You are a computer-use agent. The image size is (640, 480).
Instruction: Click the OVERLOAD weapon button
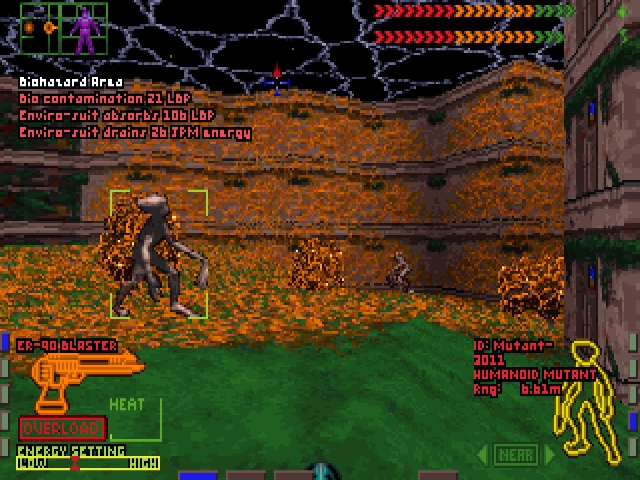pyautogui.click(x=61, y=428)
